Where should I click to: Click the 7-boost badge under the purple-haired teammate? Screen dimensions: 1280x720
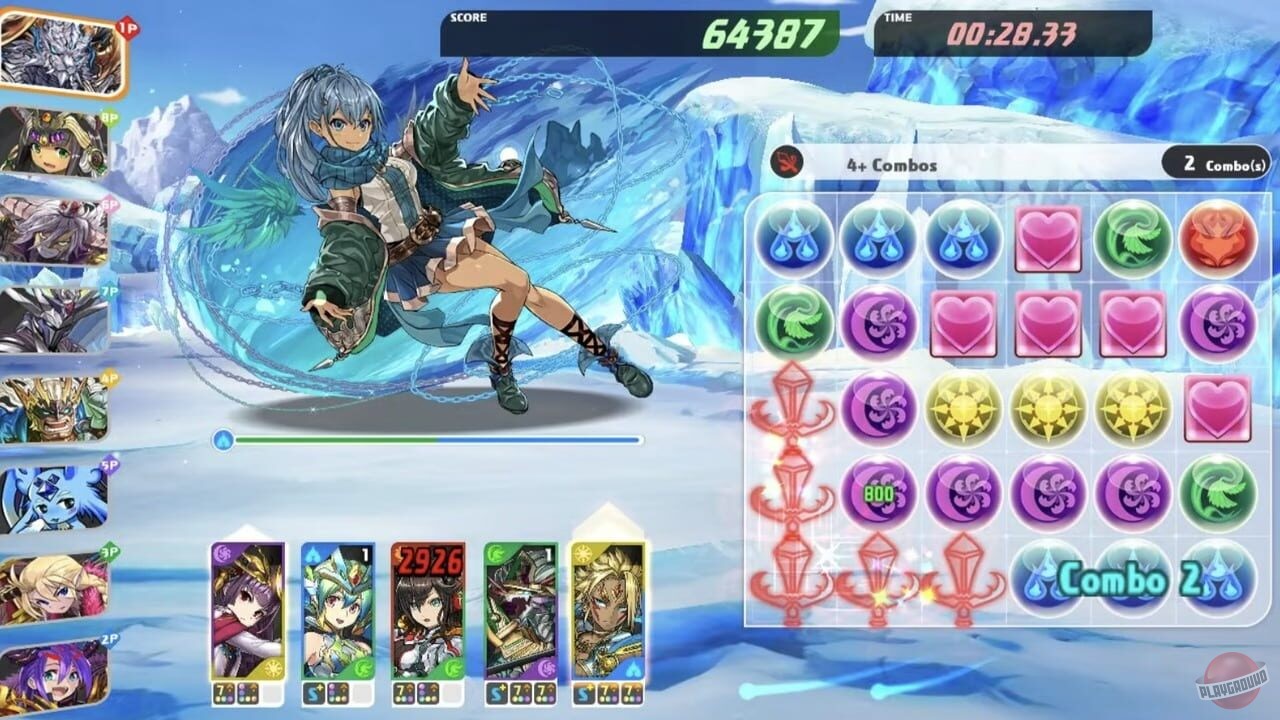coord(225,690)
